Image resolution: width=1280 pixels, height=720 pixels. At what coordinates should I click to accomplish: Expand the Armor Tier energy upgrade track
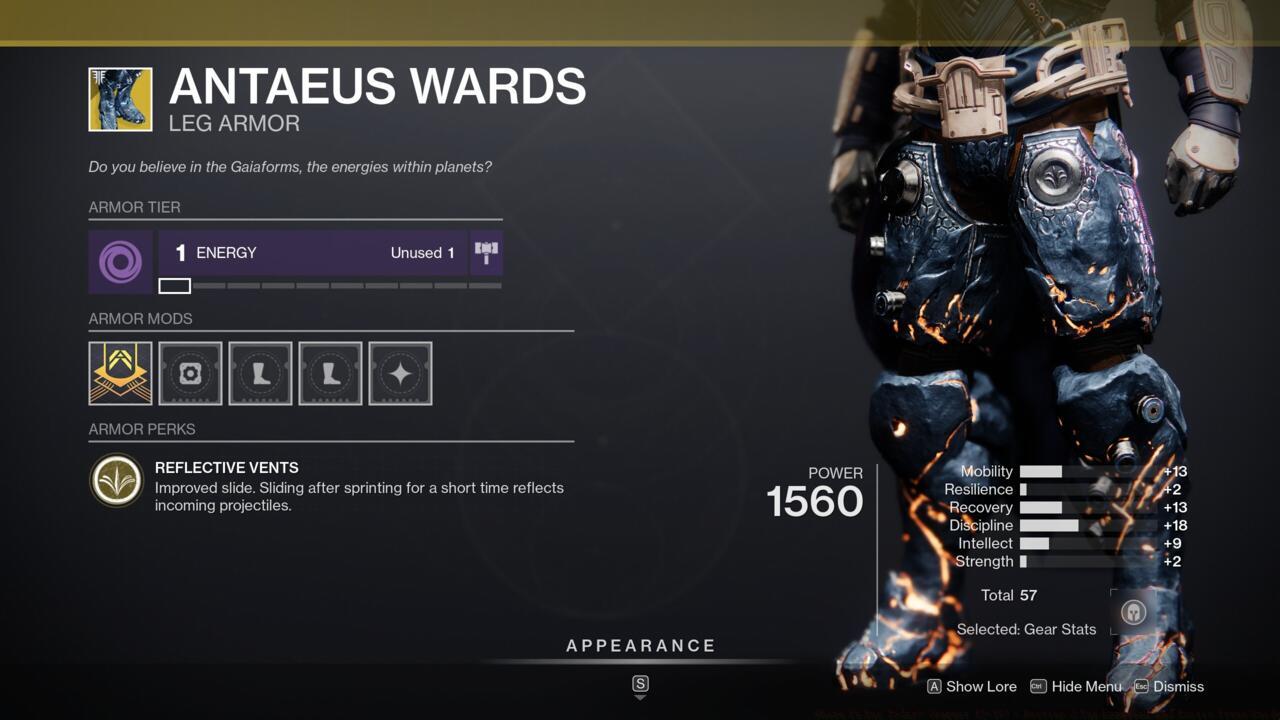pyautogui.click(x=330, y=286)
